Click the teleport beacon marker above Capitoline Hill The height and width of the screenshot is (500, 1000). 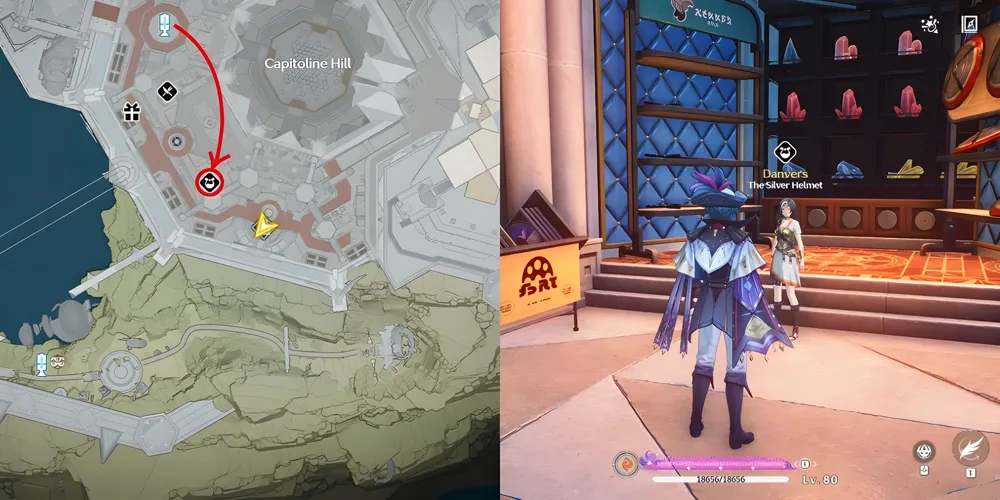click(162, 24)
